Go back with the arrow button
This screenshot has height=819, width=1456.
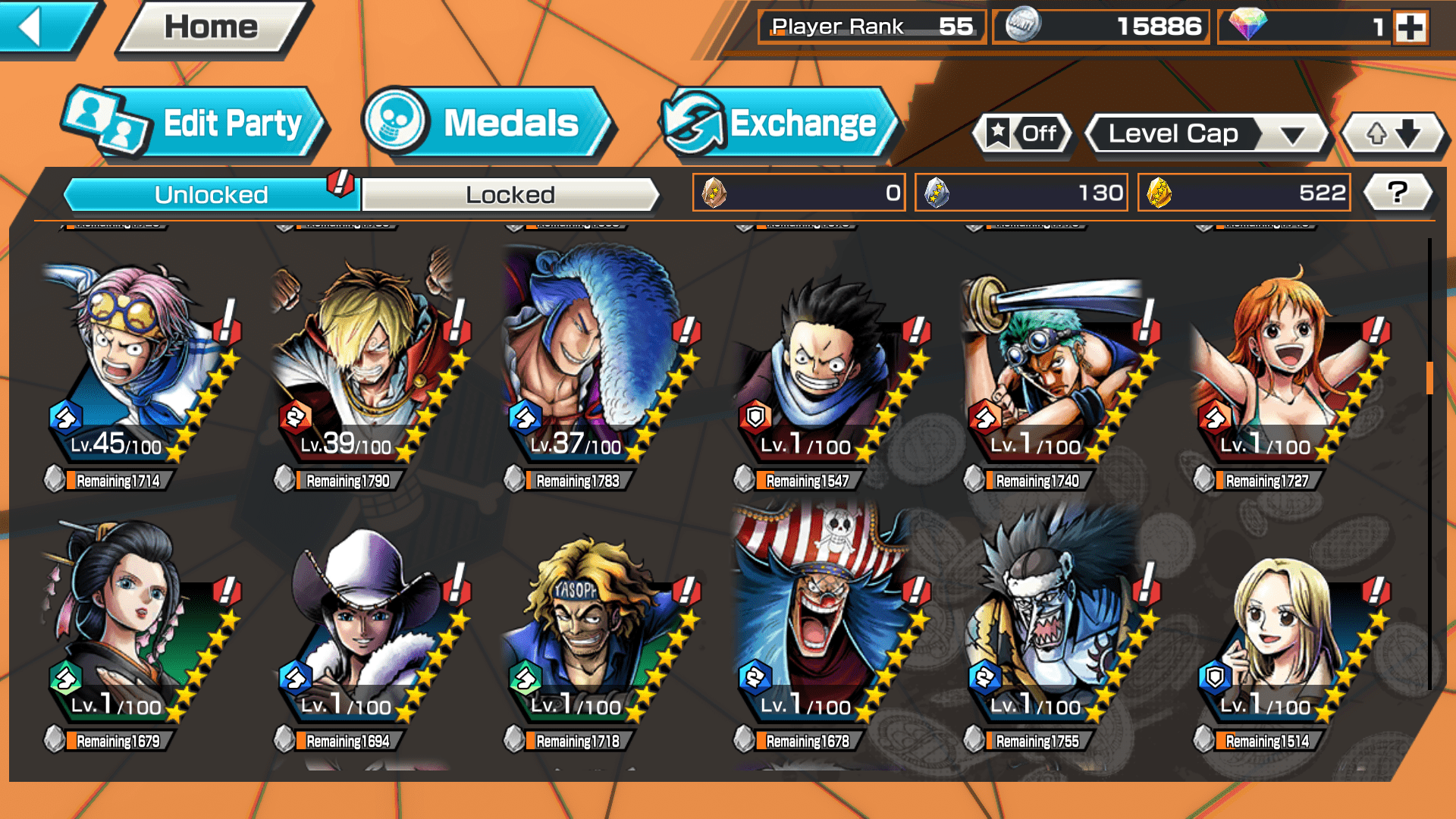click(42, 27)
